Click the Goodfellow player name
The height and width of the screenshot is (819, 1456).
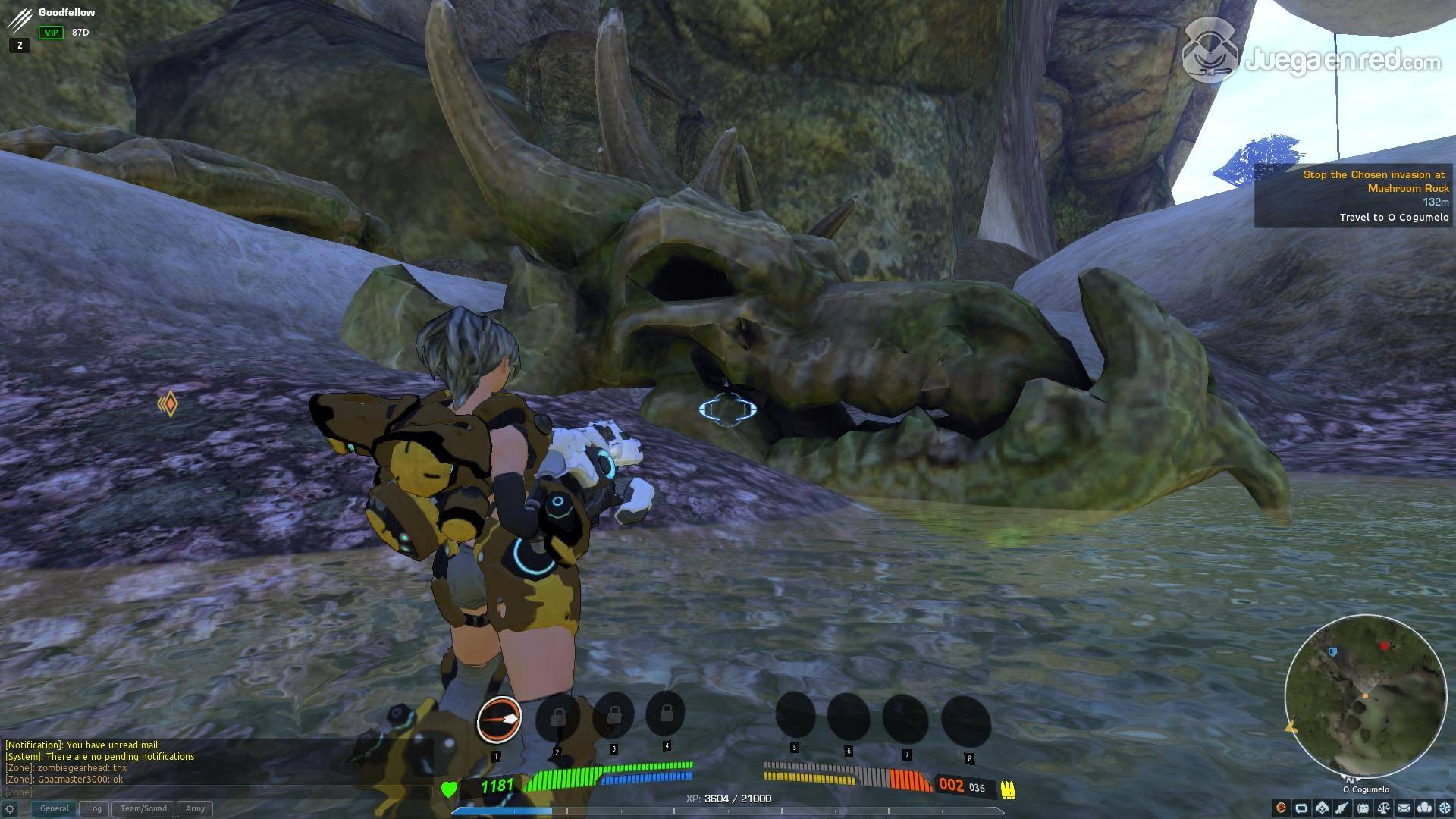pos(67,13)
